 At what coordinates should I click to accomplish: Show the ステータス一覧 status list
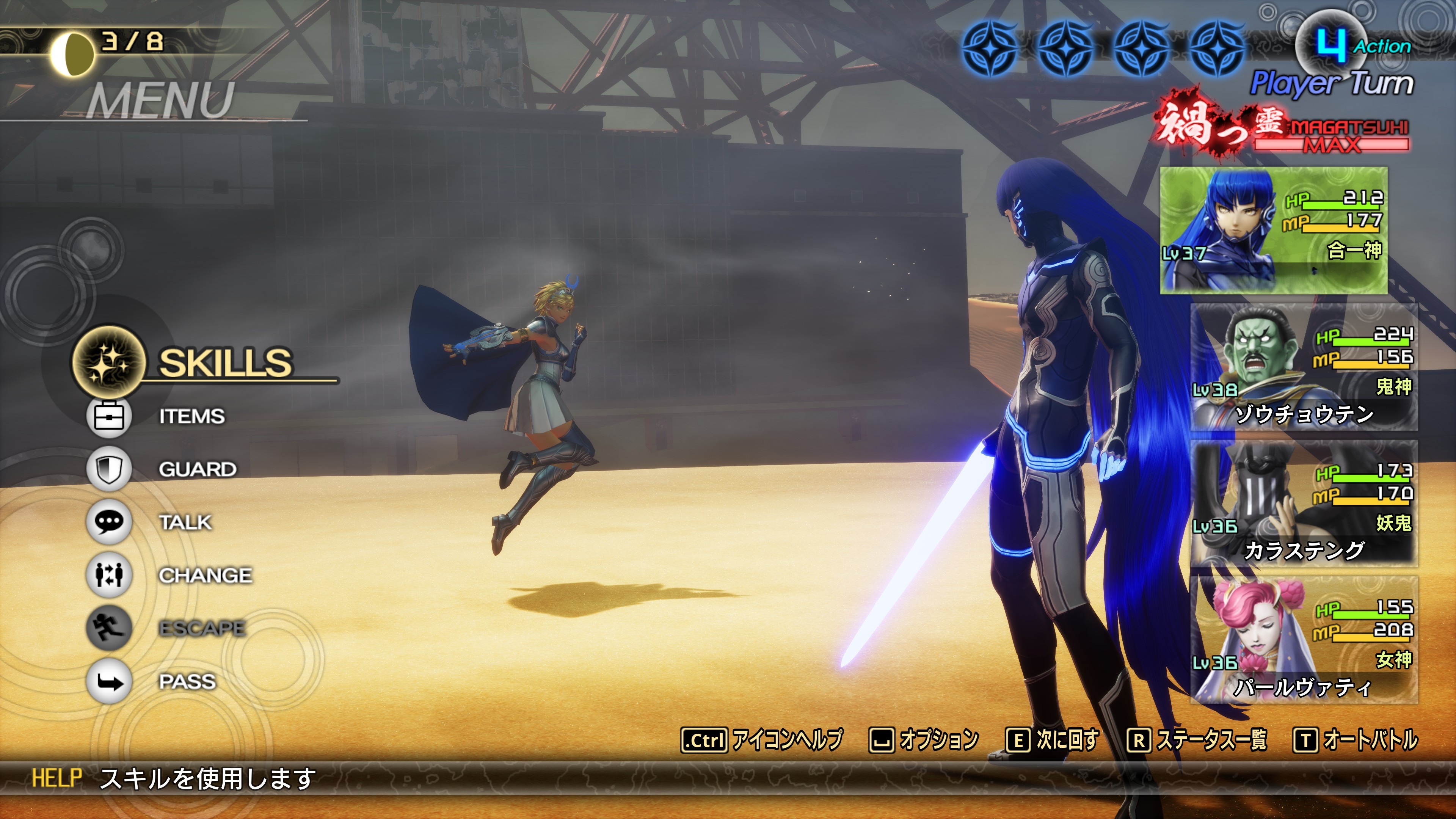[x=1197, y=739]
